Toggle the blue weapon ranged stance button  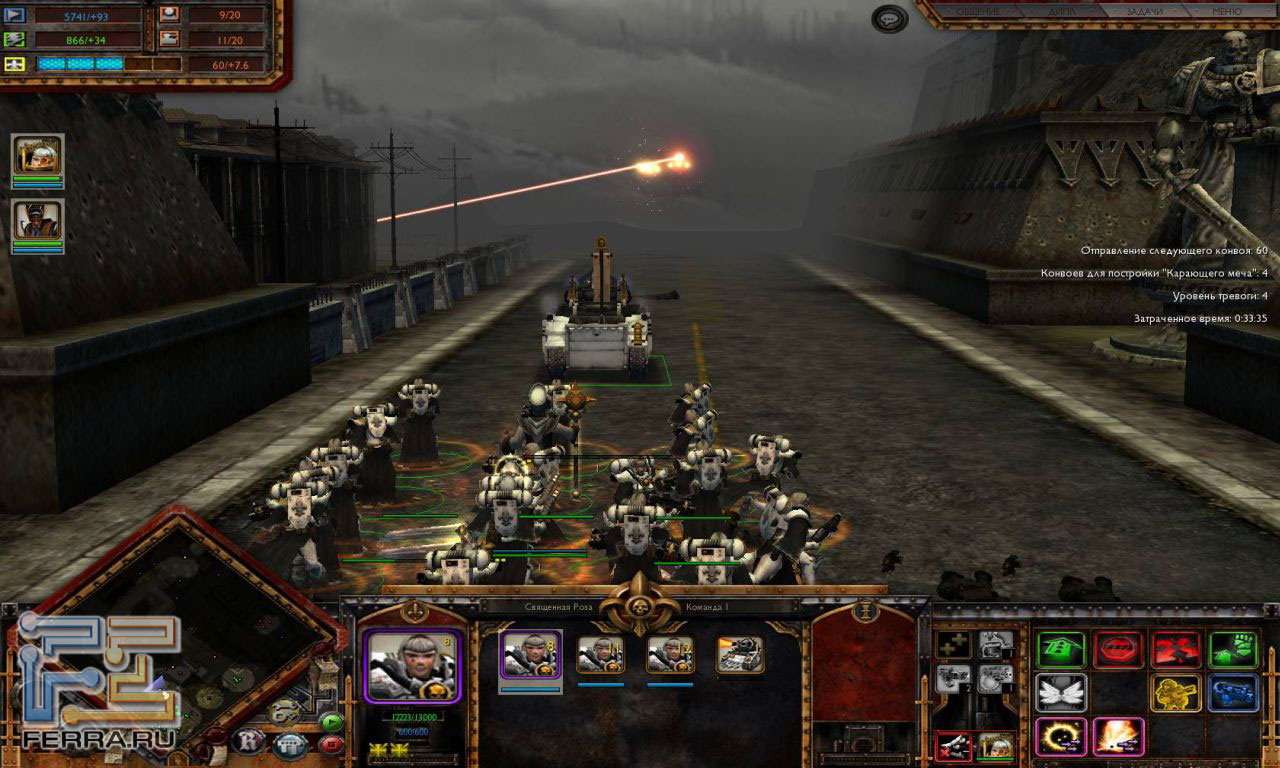pos(1232,692)
